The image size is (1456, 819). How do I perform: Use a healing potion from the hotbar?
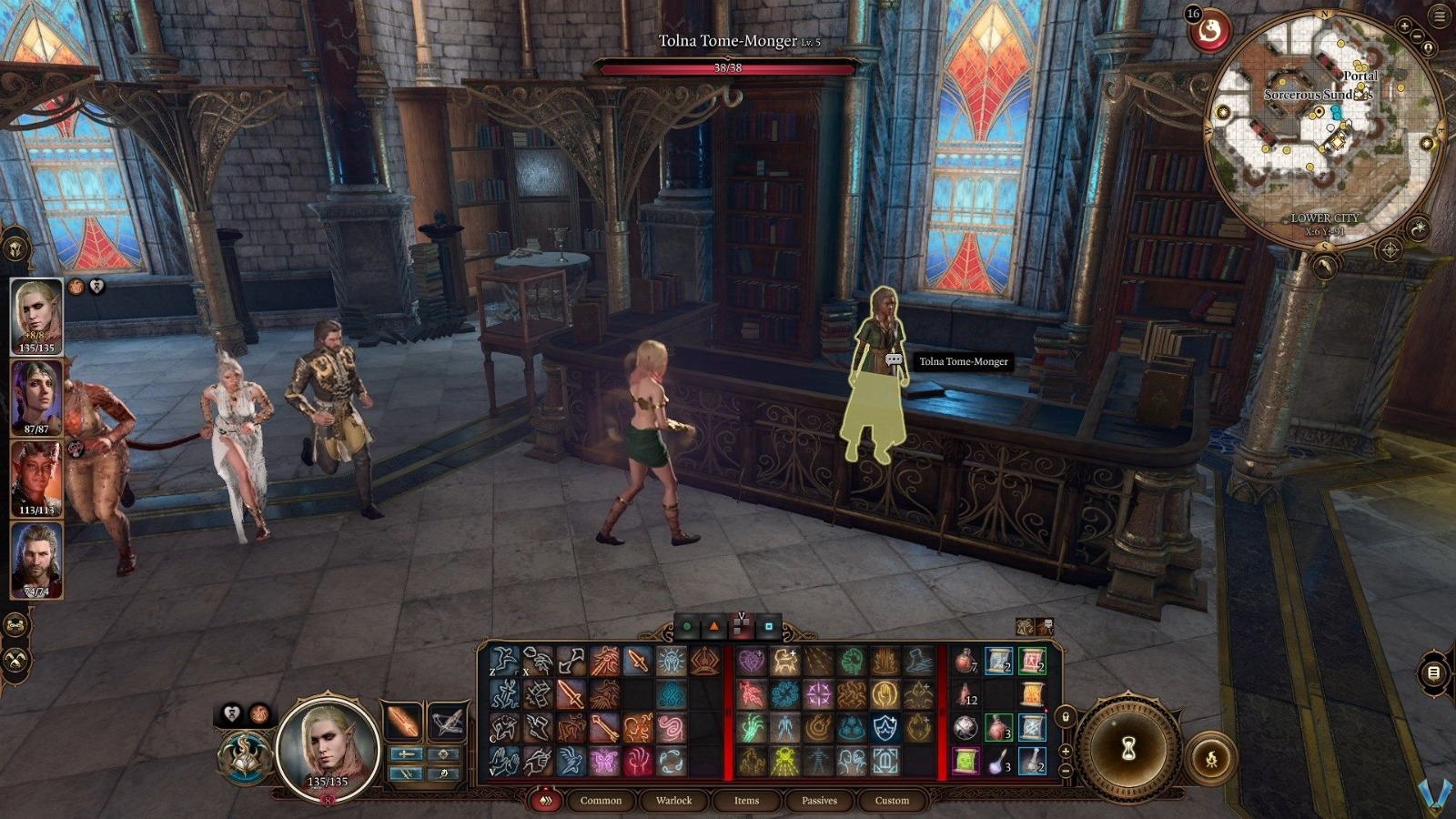tap(965, 661)
